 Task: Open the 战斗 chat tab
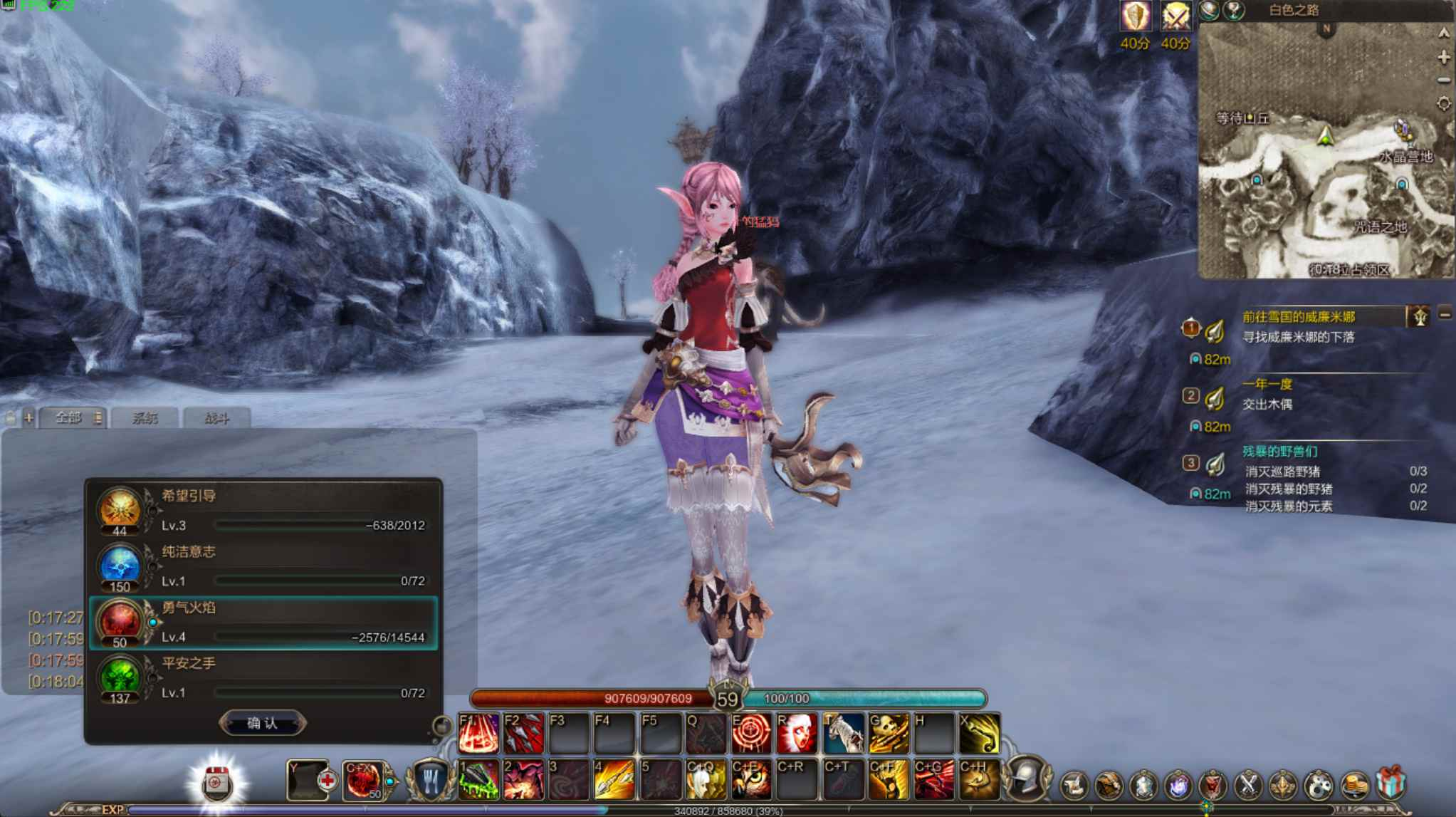(216, 418)
